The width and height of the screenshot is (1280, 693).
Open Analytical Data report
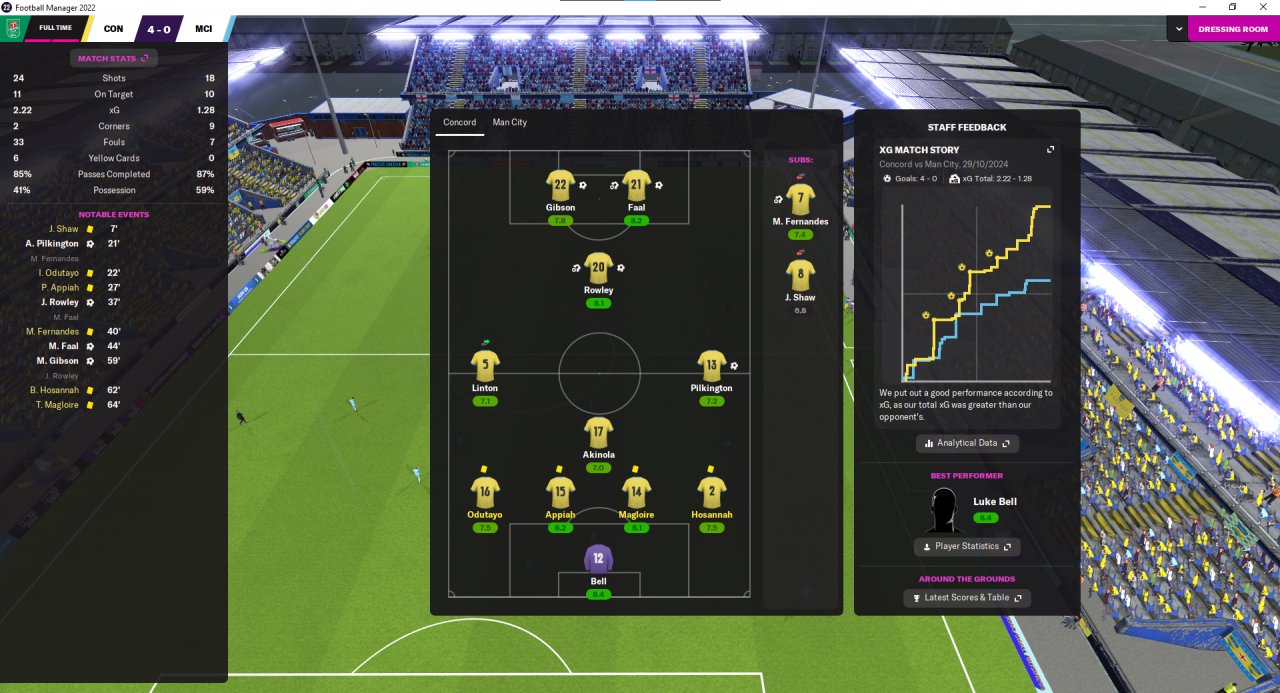[967, 443]
